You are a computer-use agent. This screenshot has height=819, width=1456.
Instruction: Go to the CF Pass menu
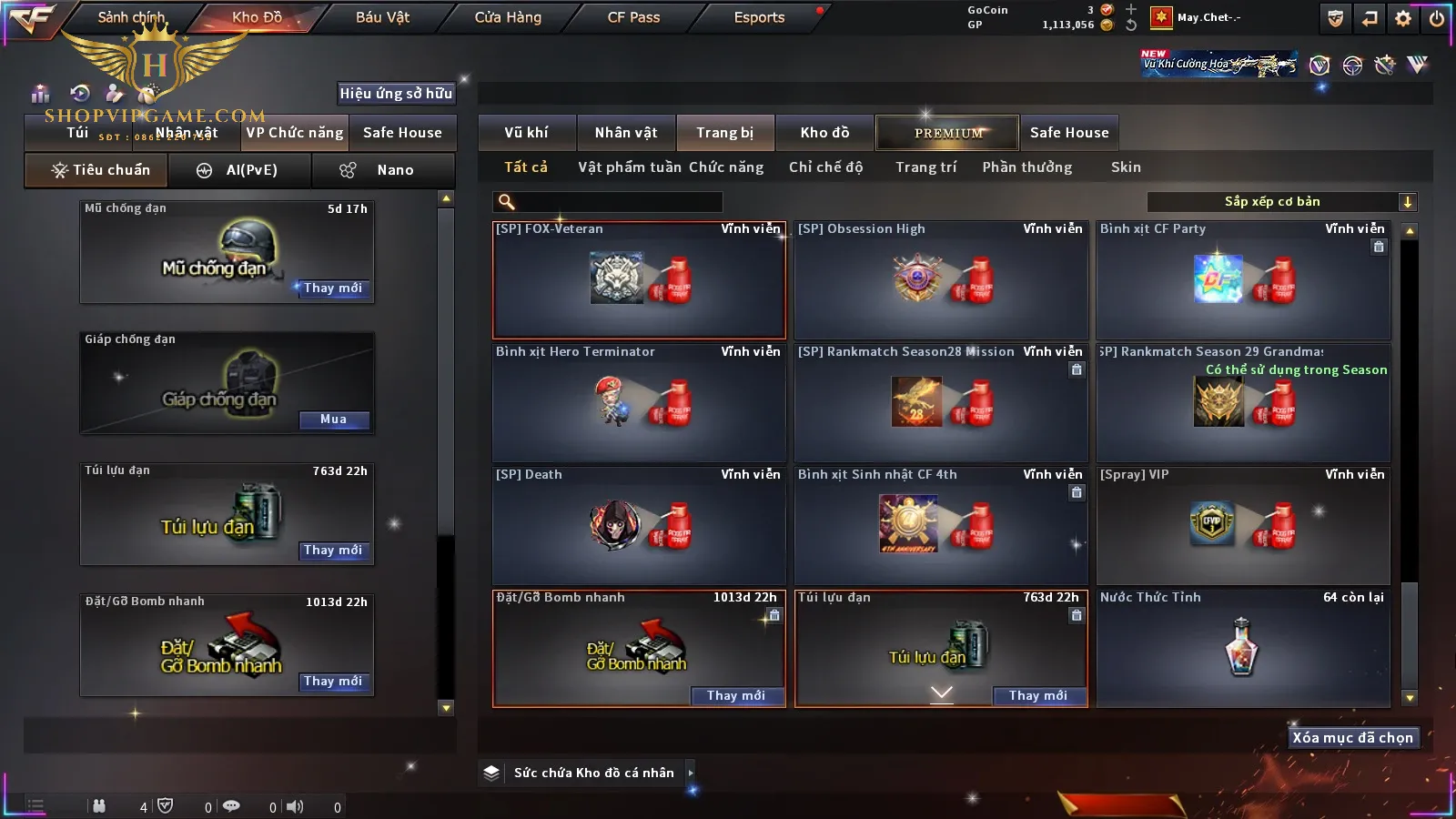[x=633, y=17]
